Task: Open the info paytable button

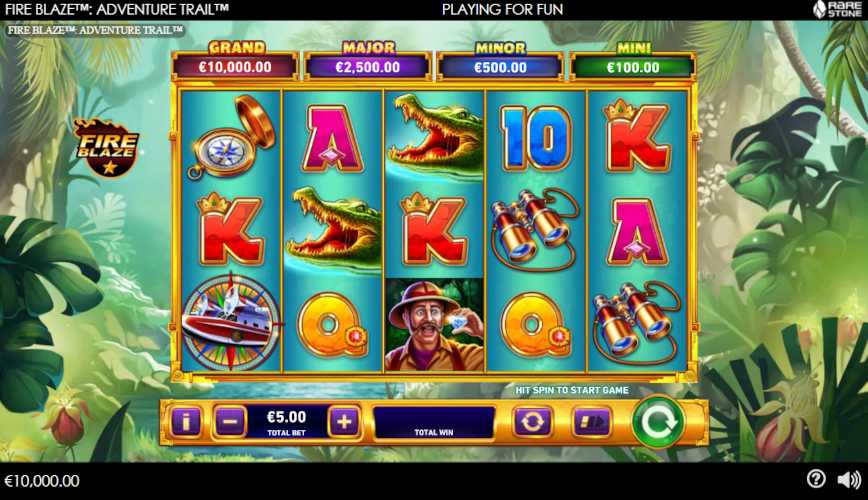Action: coord(186,422)
